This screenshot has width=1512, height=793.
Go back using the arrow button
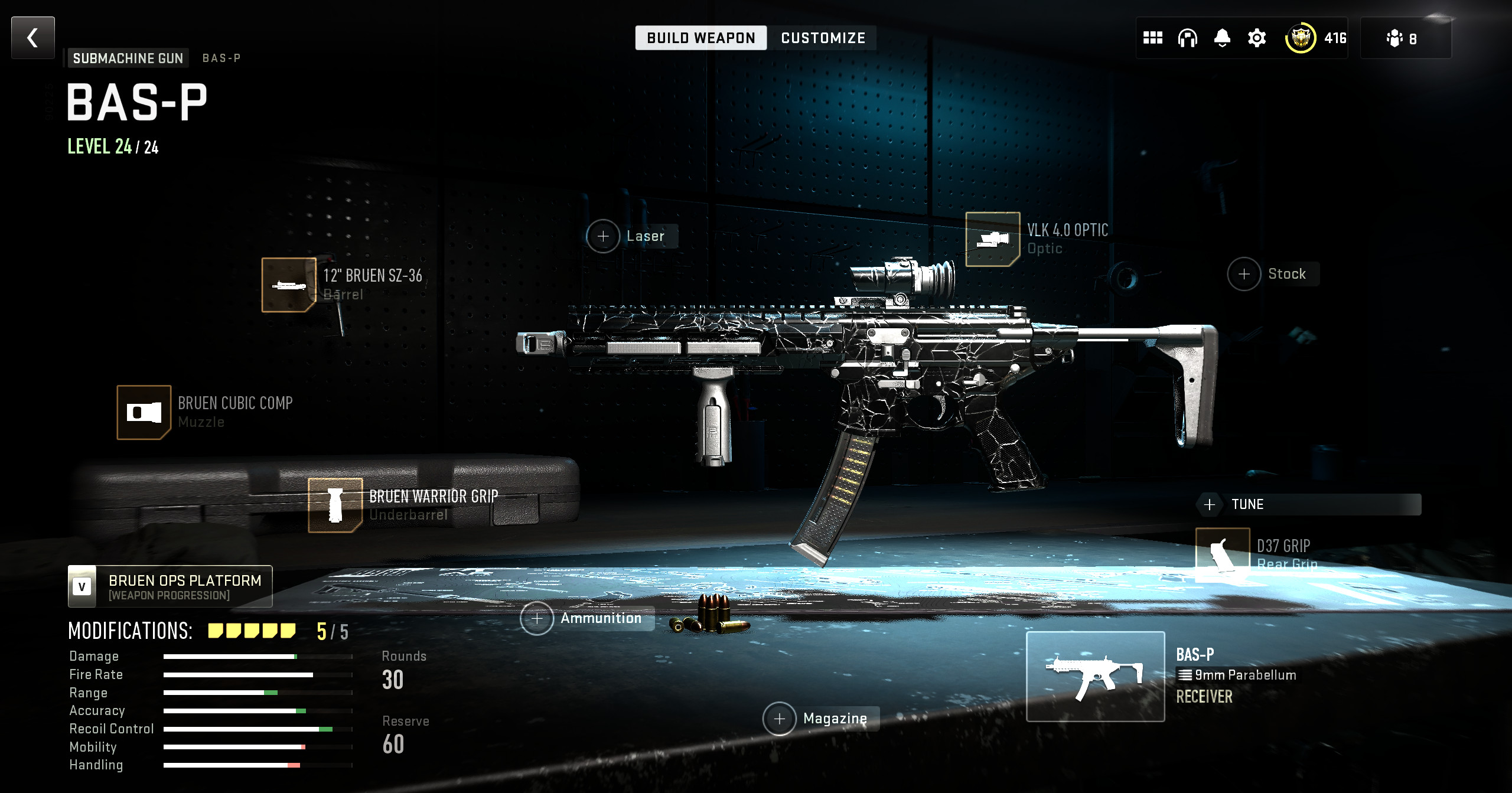(x=33, y=38)
